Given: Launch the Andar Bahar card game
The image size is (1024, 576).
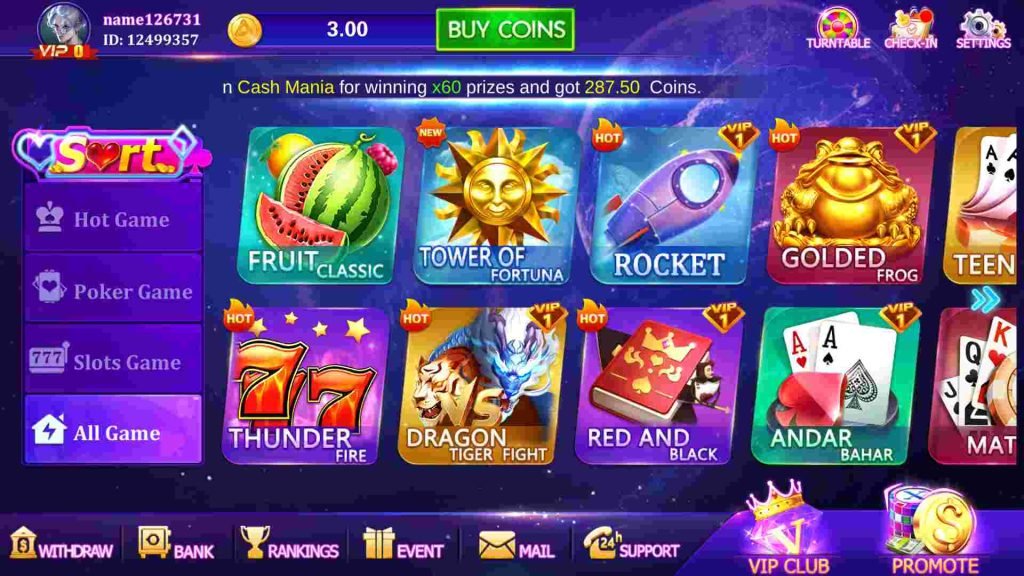Looking at the screenshot, I should click(834, 388).
